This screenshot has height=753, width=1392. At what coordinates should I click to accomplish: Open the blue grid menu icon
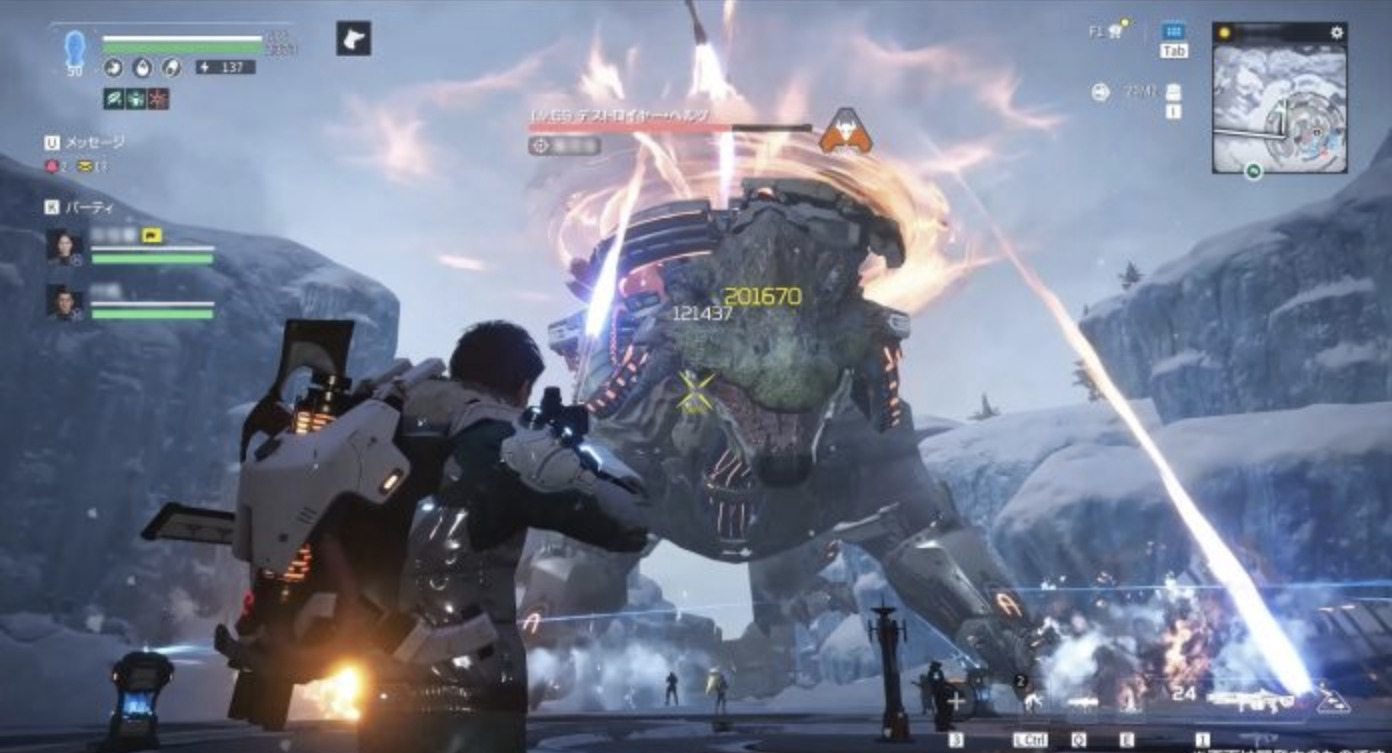(x=1173, y=31)
